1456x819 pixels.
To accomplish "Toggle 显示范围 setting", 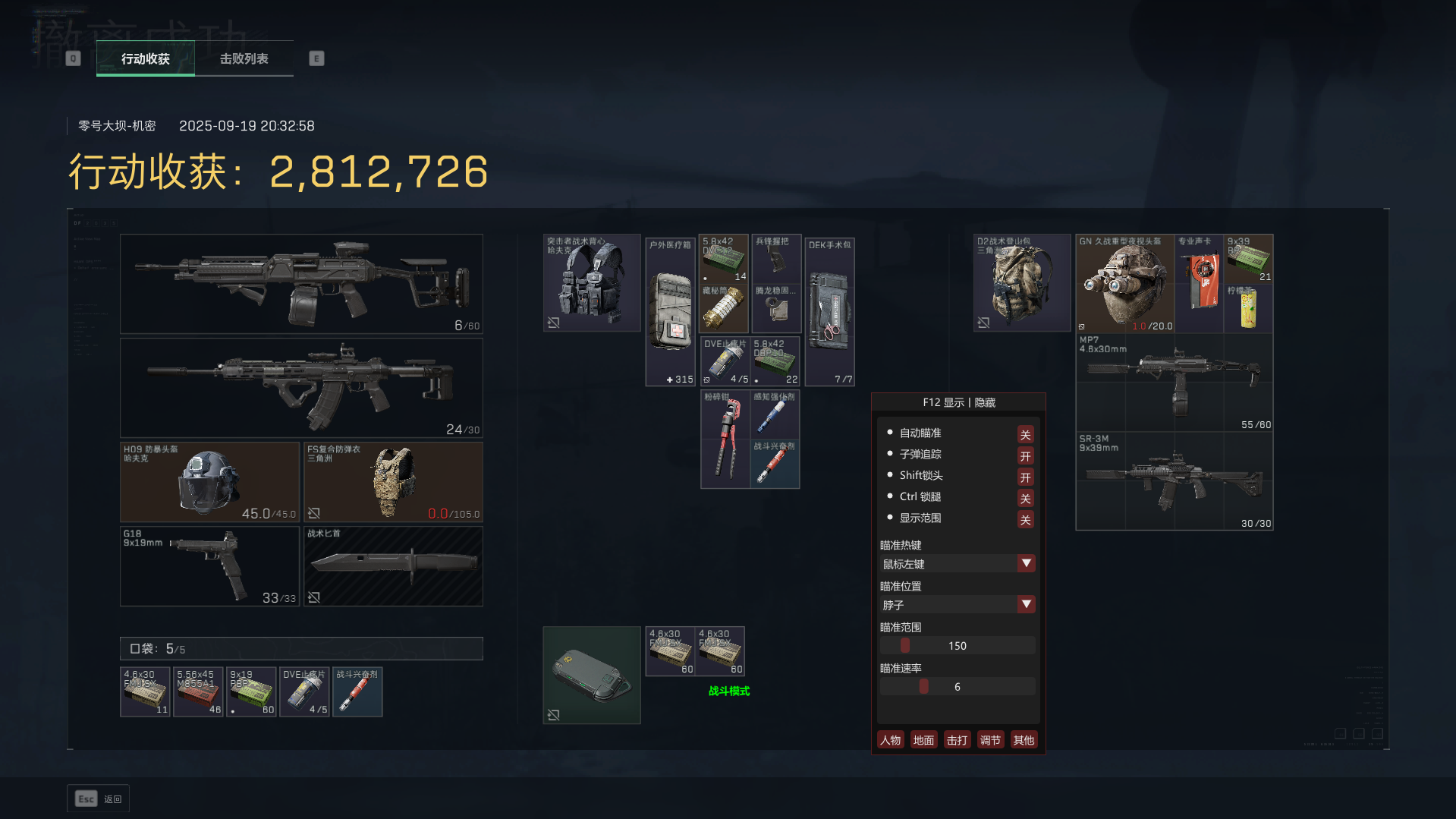I will [1025, 519].
